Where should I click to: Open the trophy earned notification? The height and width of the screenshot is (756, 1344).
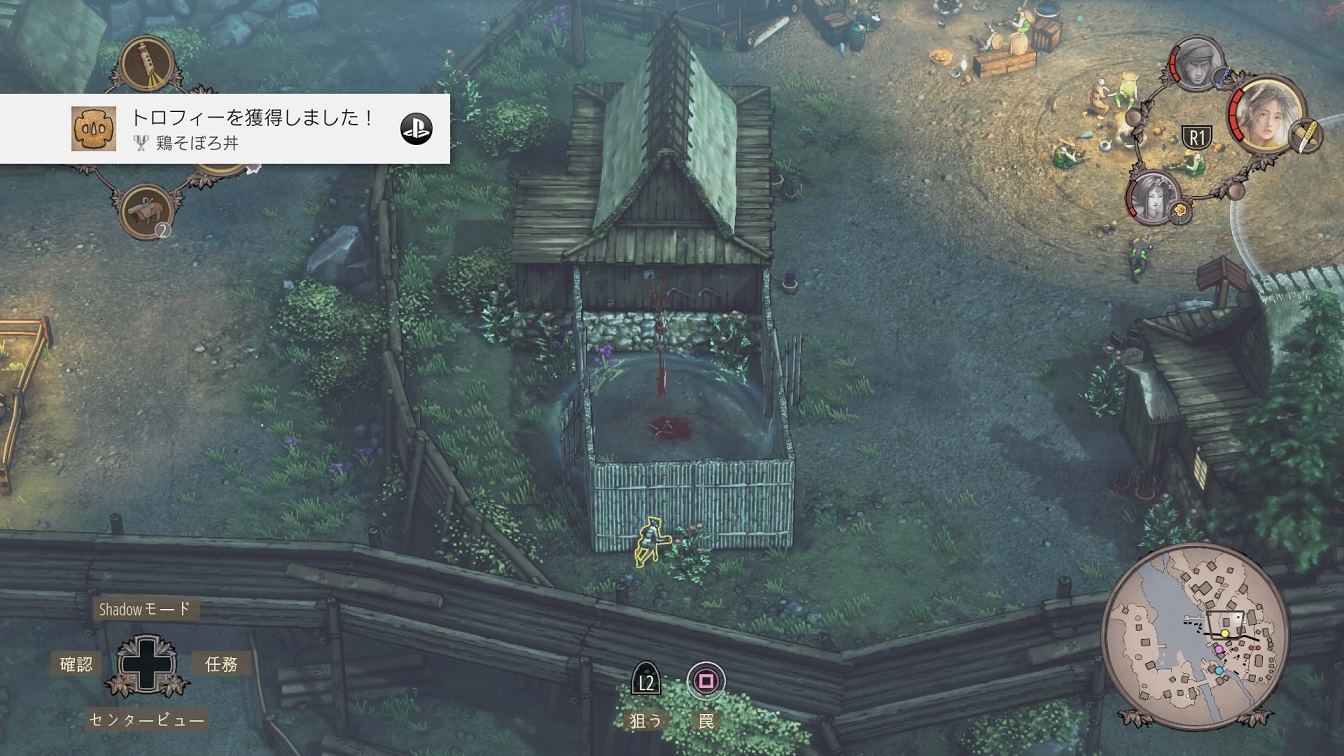pyautogui.click(x=225, y=128)
